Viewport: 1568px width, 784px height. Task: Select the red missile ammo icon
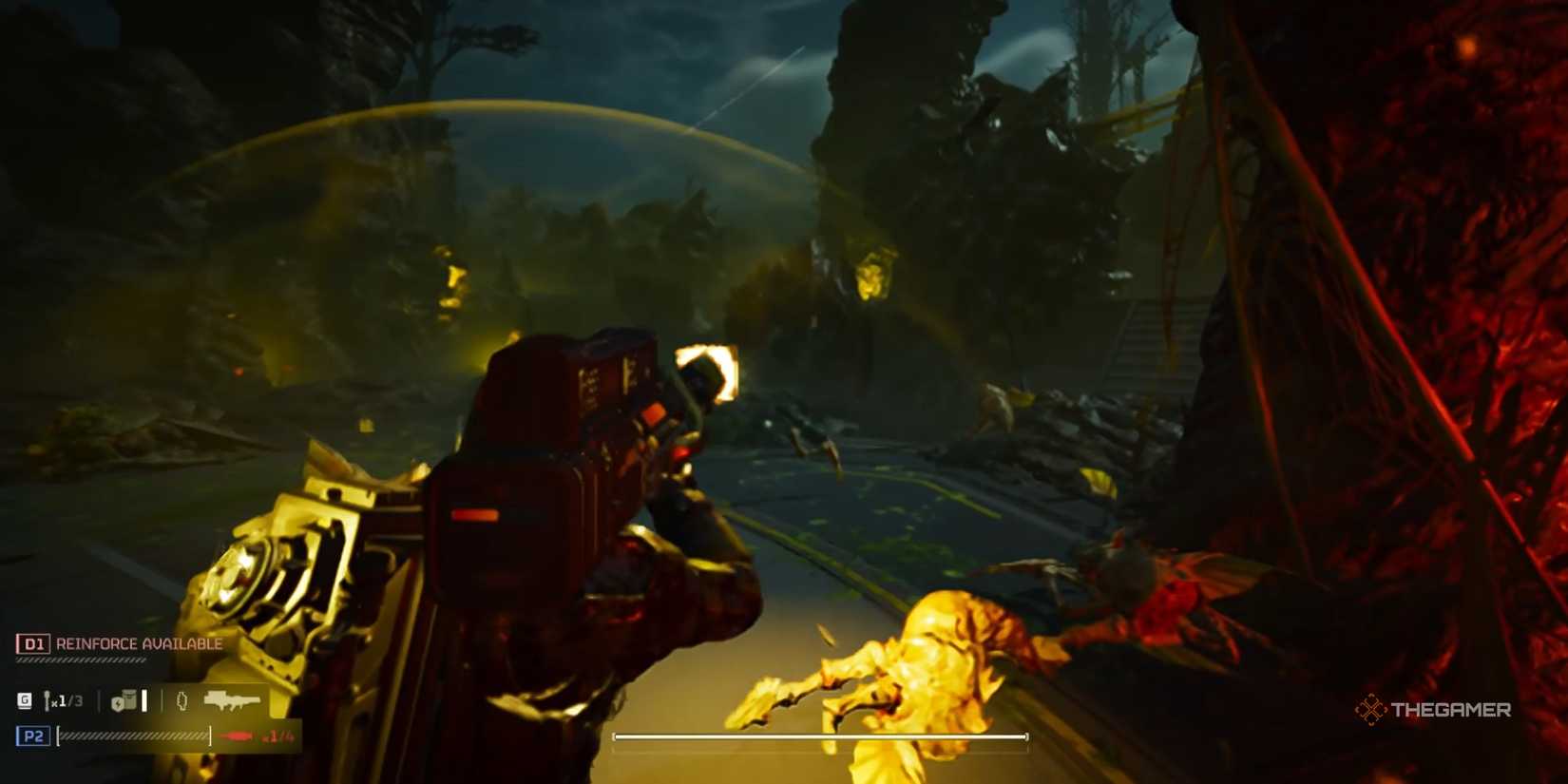point(234,735)
